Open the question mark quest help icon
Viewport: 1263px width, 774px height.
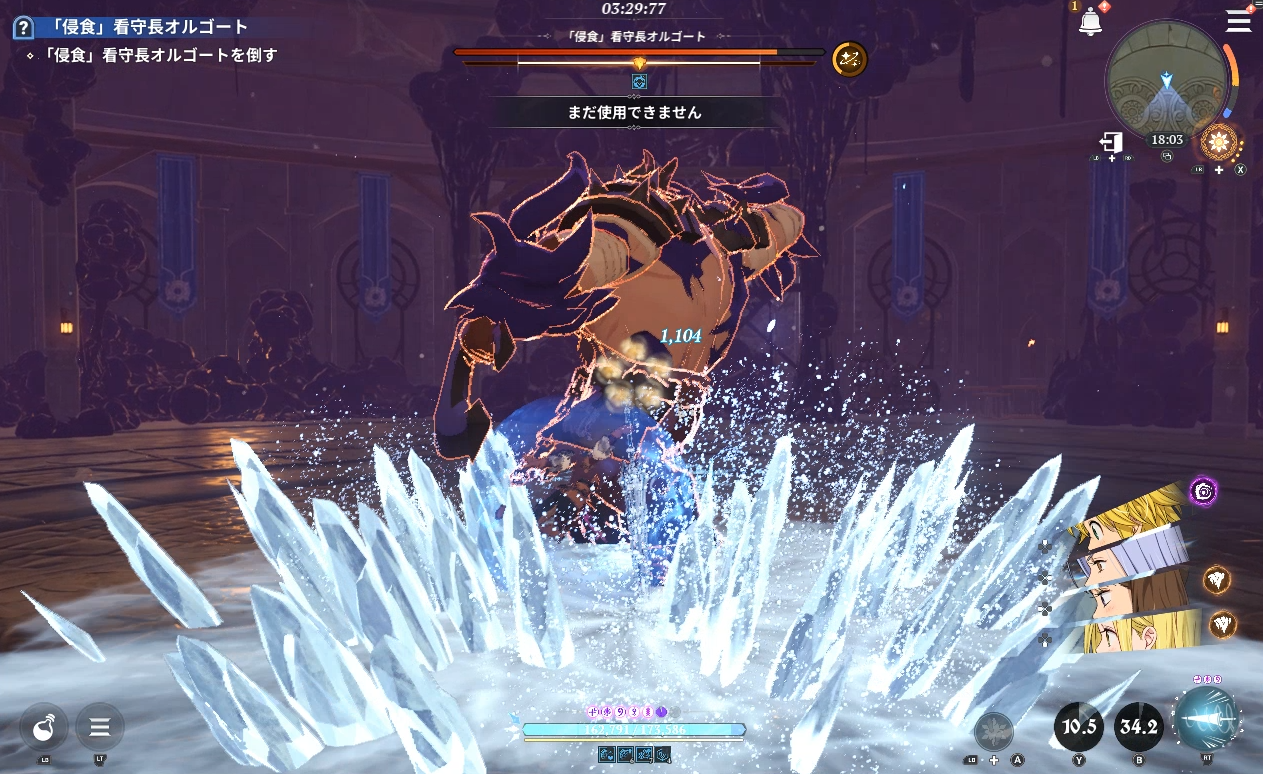coord(23,28)
